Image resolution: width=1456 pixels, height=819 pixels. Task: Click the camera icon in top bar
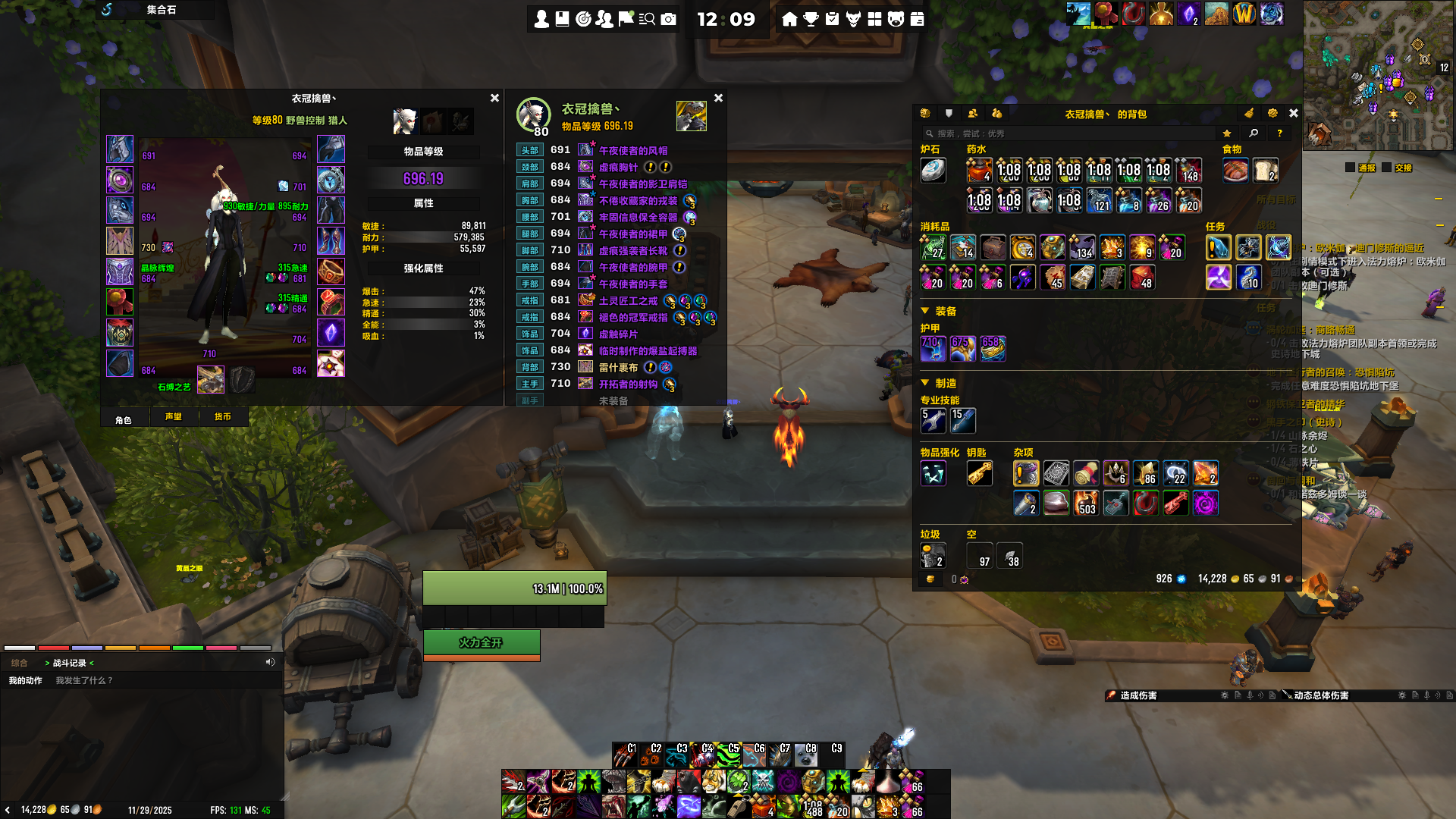coord(668,19)
